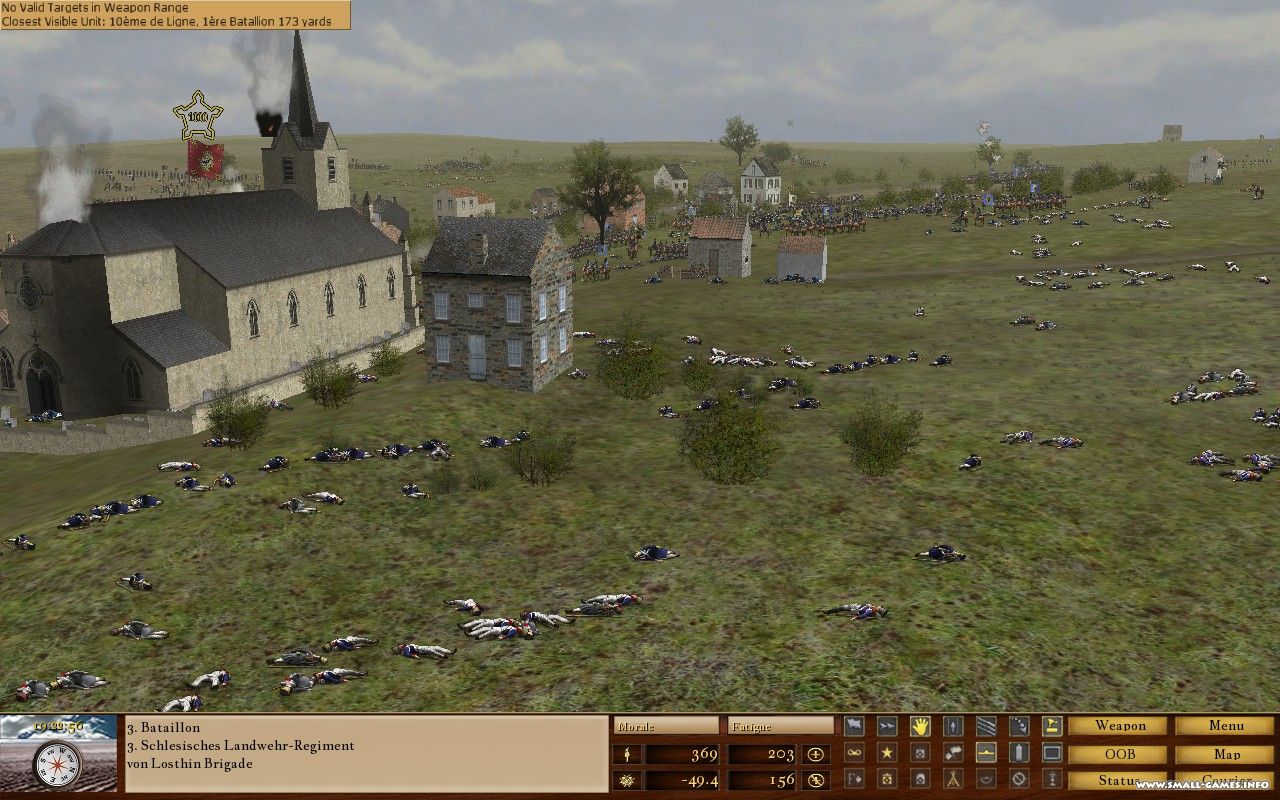
Task: Open the Weapon panel
Action: pos(1117,726)
